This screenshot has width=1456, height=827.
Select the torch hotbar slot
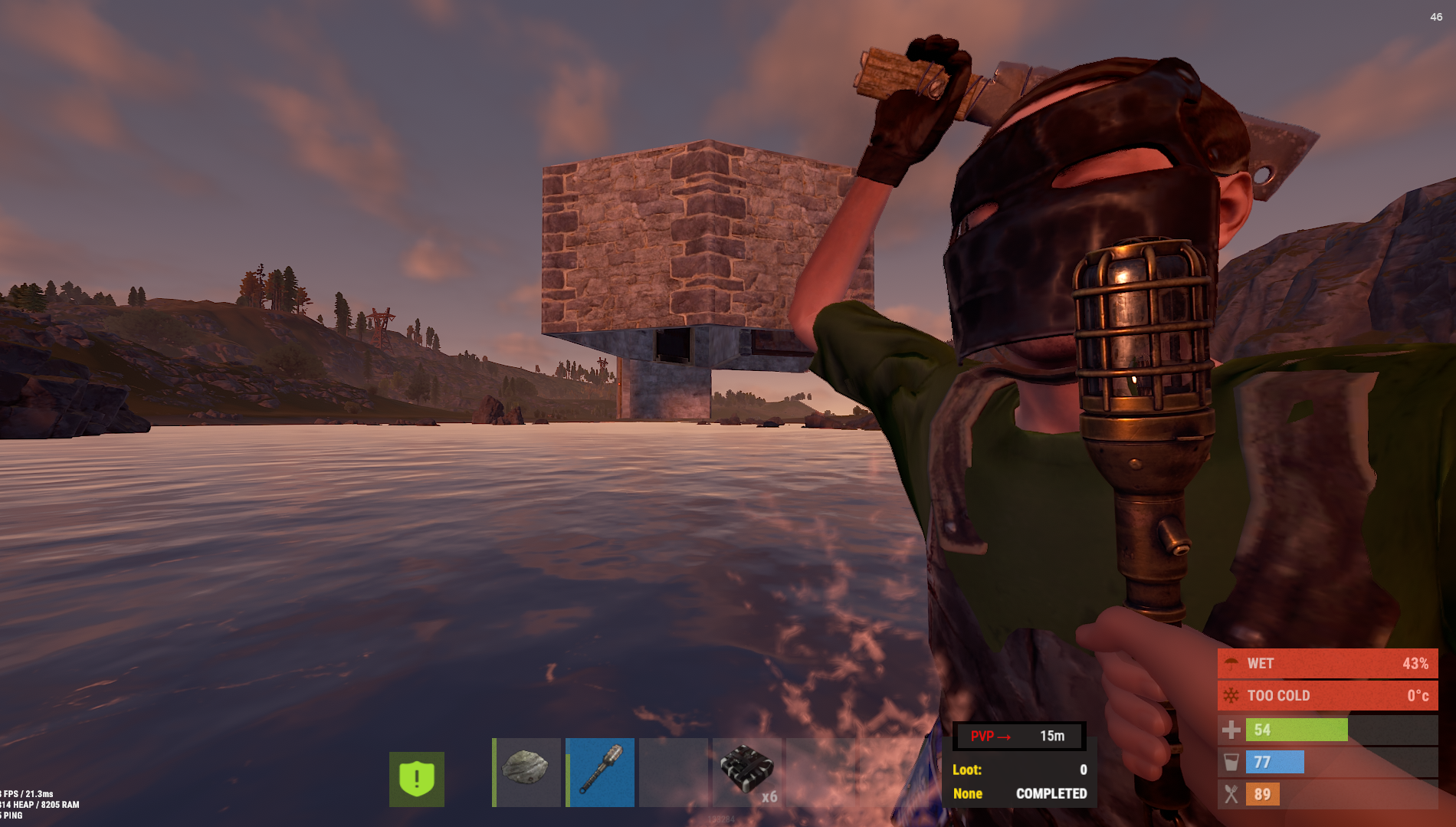tap(600, 771)
